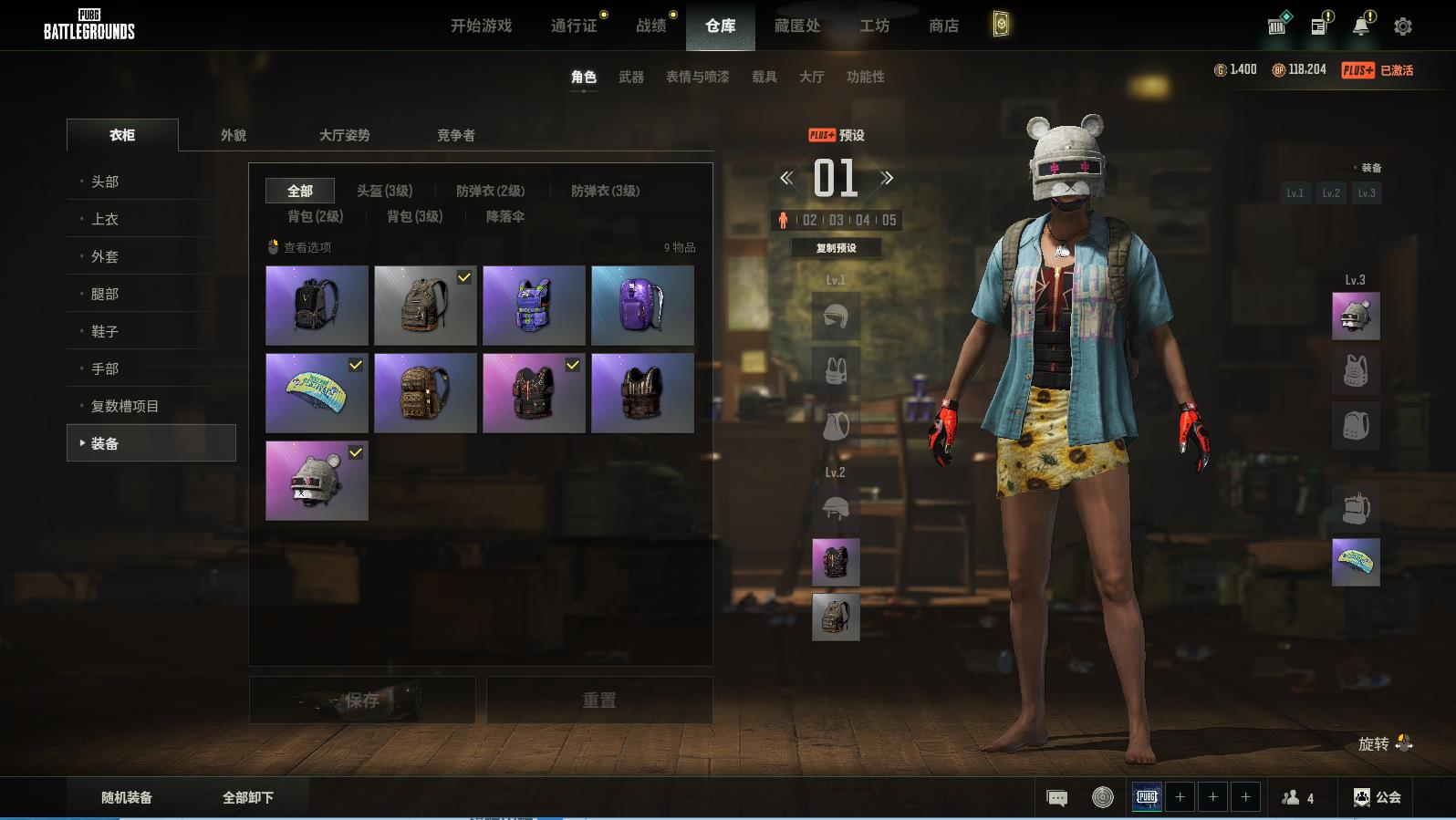The image size is (1456, 820).
Task: Choose the 鞋子 shoes category
Action: tap(105, 331)
